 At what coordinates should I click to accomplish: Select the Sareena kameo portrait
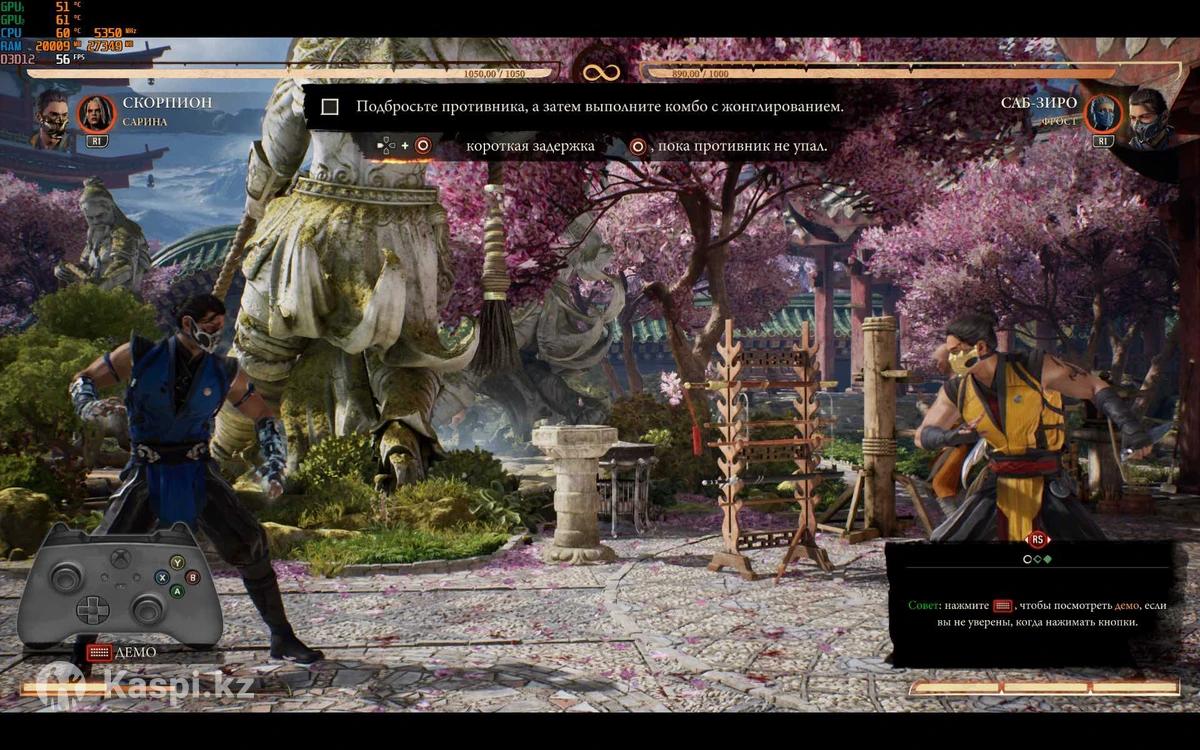[x=96, y=113]
